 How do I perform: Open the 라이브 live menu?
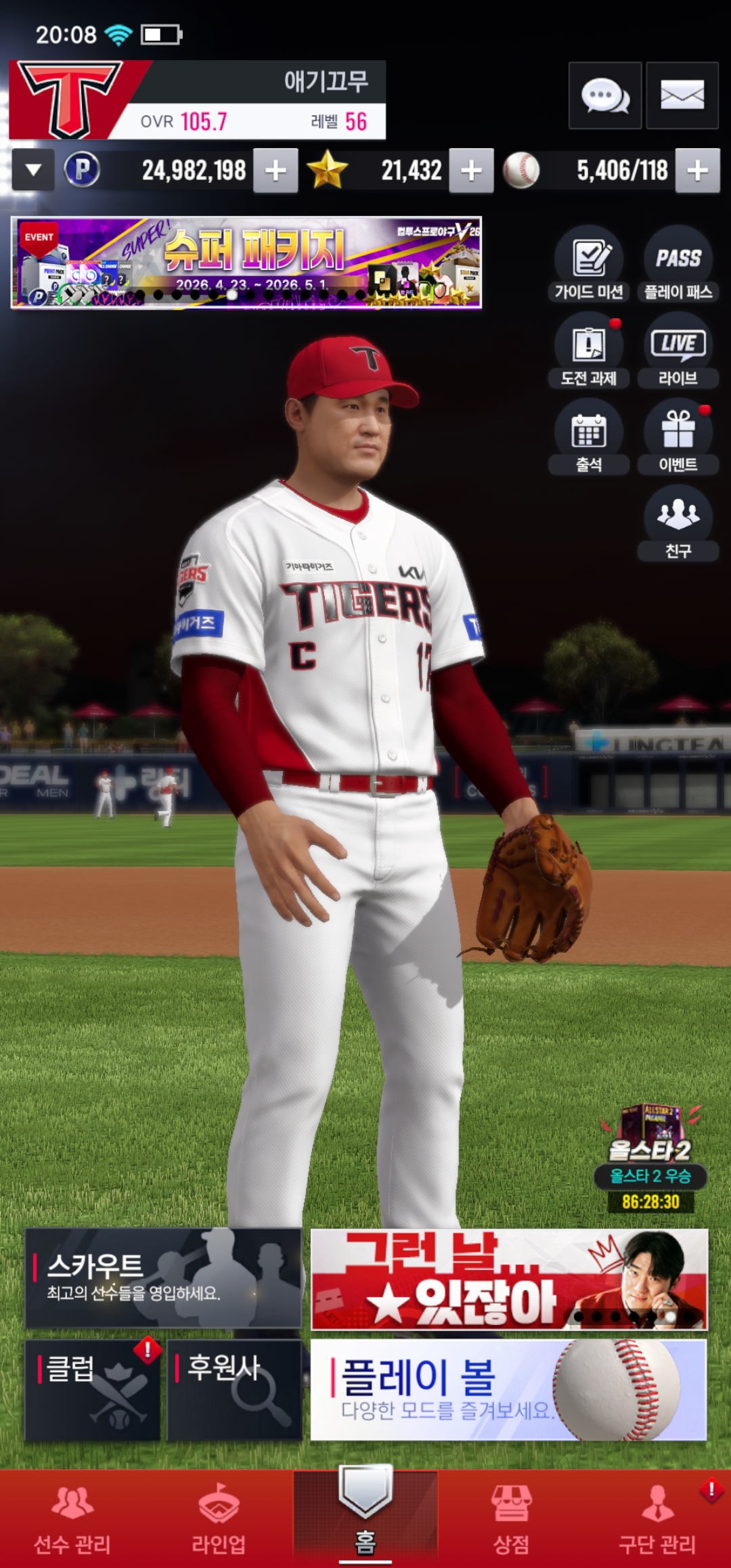(x=678, y=350)
